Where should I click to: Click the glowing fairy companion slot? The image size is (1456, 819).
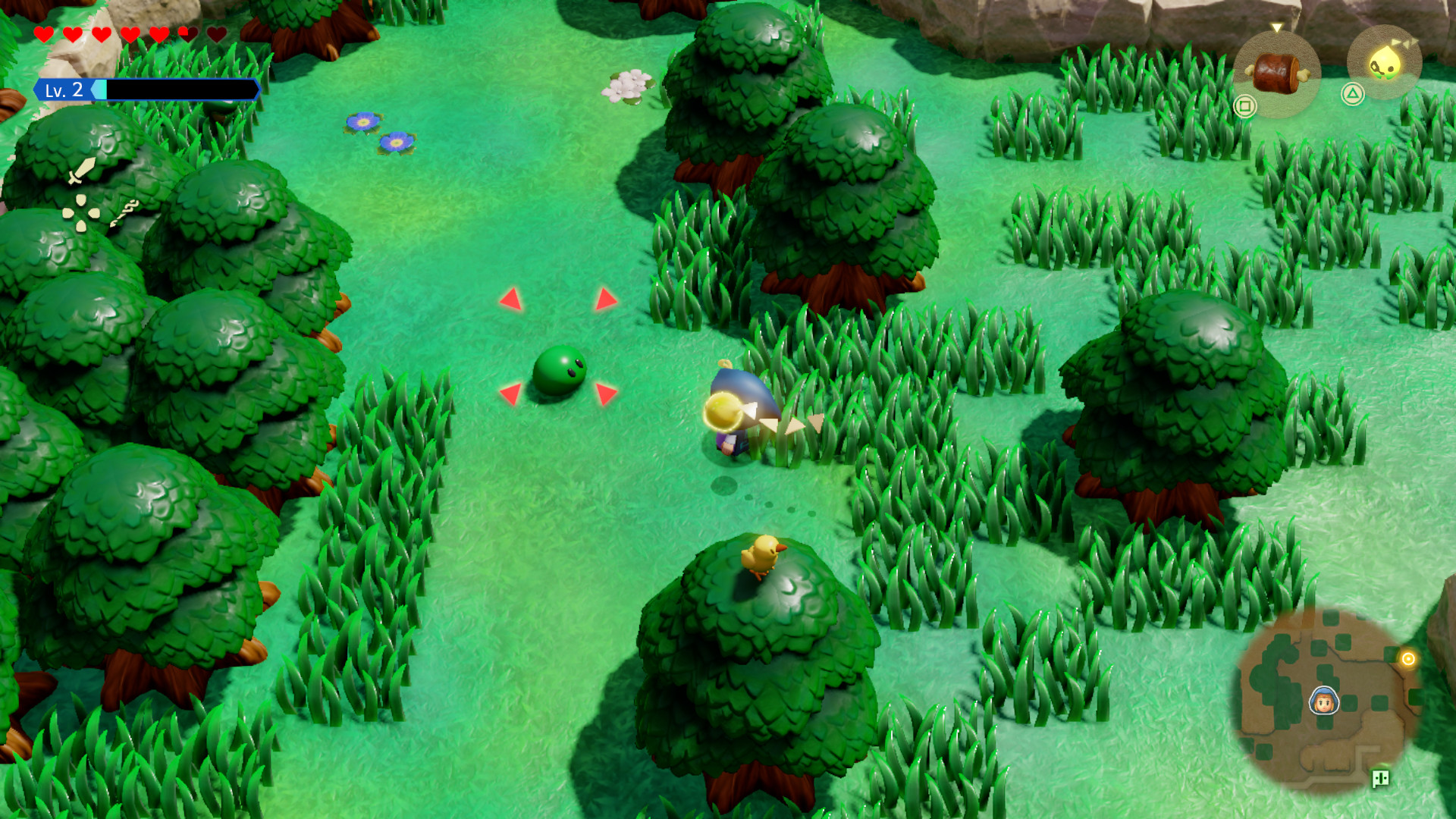pyautogui.click(x=1385, y=61)
